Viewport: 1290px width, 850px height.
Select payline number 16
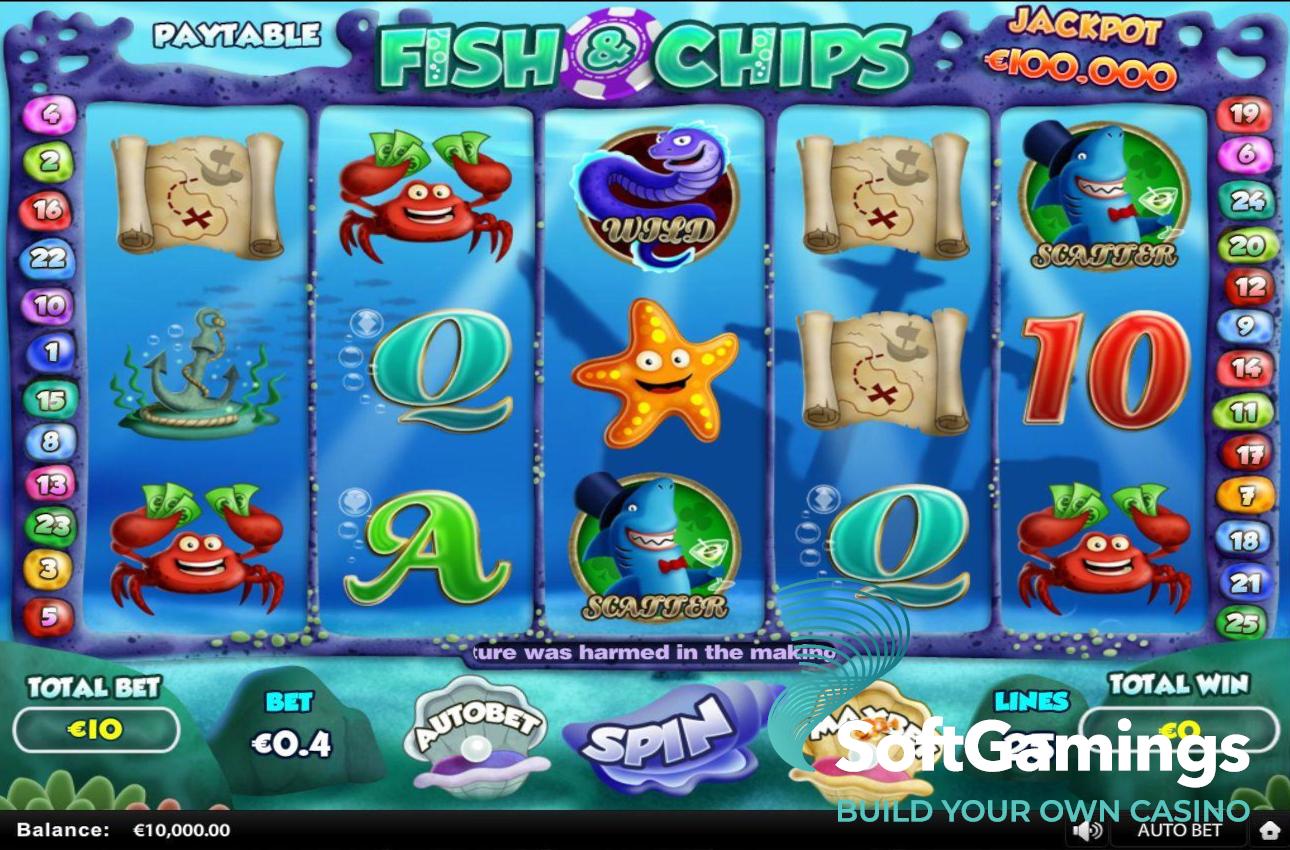[x=49, y=210]
